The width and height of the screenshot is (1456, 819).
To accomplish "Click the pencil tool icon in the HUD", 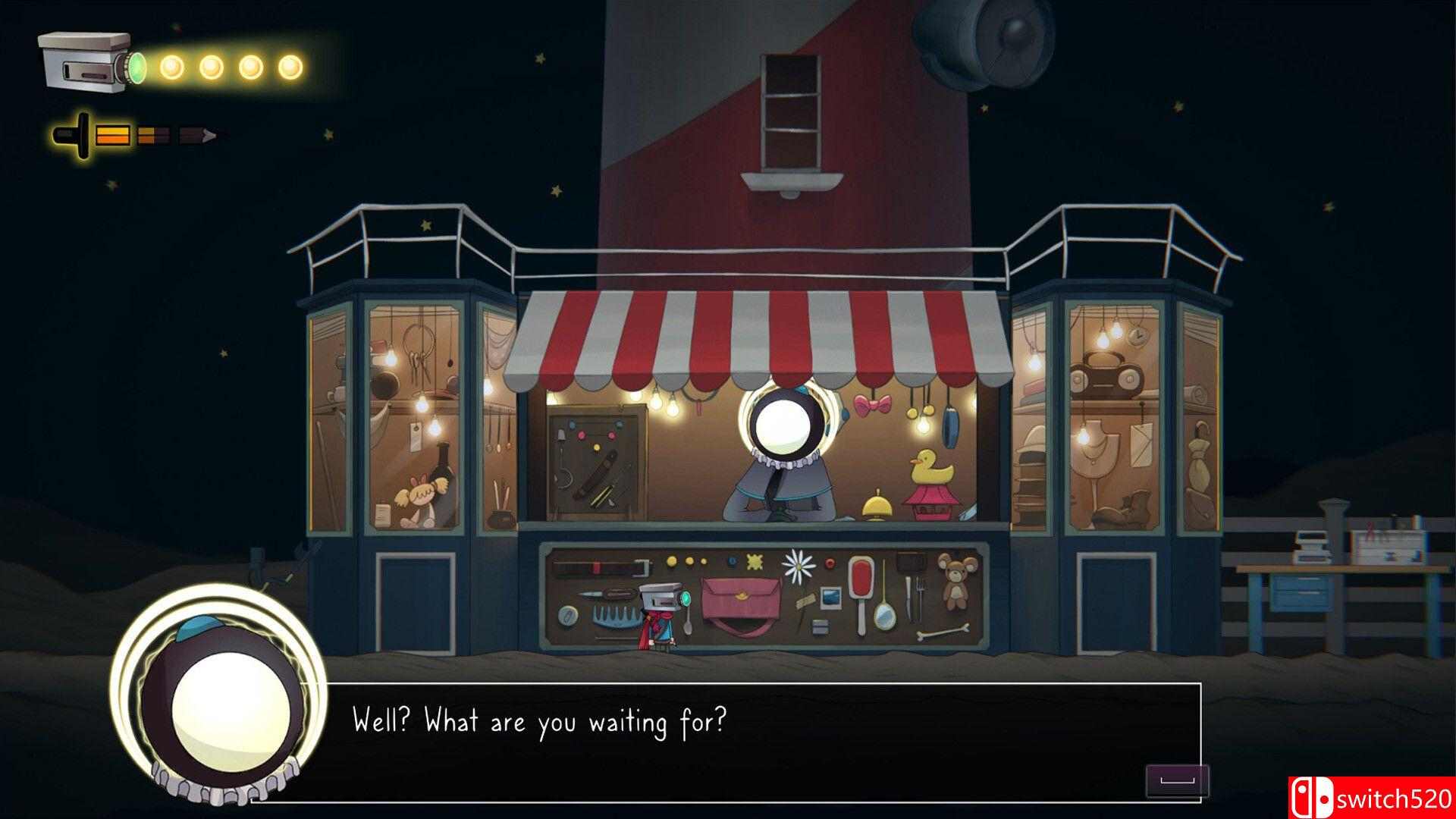I will (x=133, y=136).
